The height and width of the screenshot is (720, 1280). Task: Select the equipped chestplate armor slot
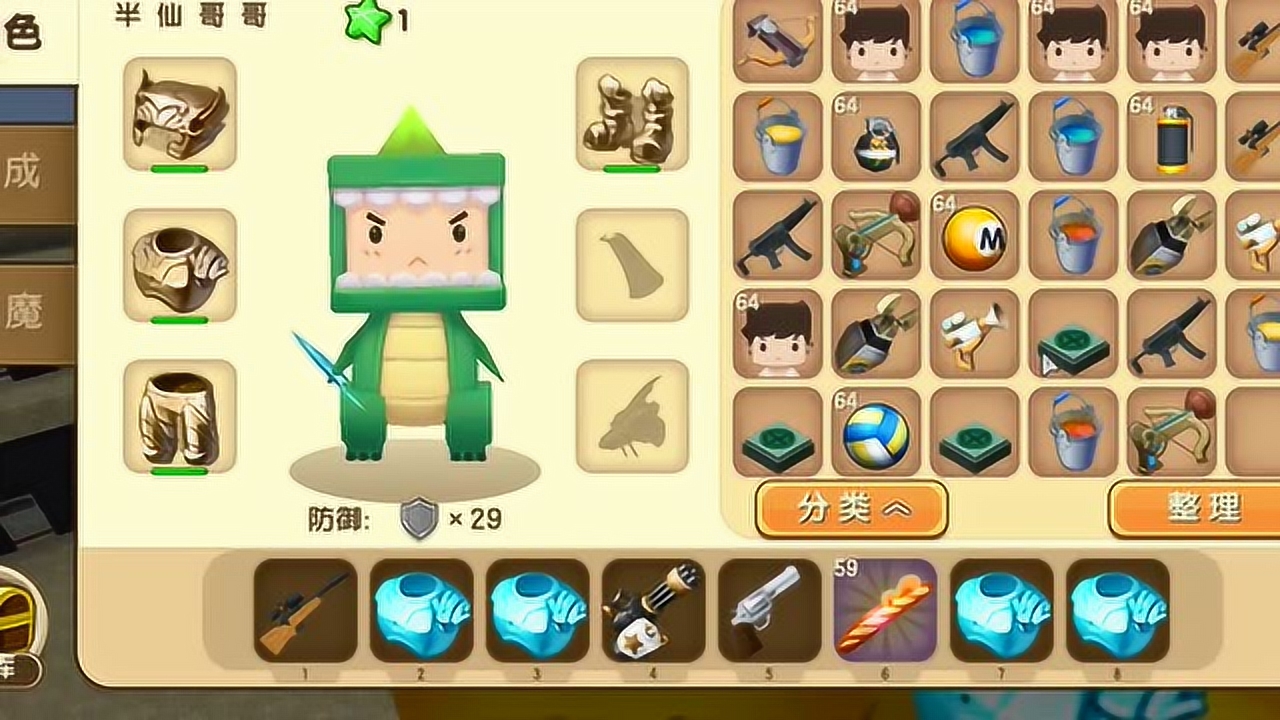pos(180,265)
